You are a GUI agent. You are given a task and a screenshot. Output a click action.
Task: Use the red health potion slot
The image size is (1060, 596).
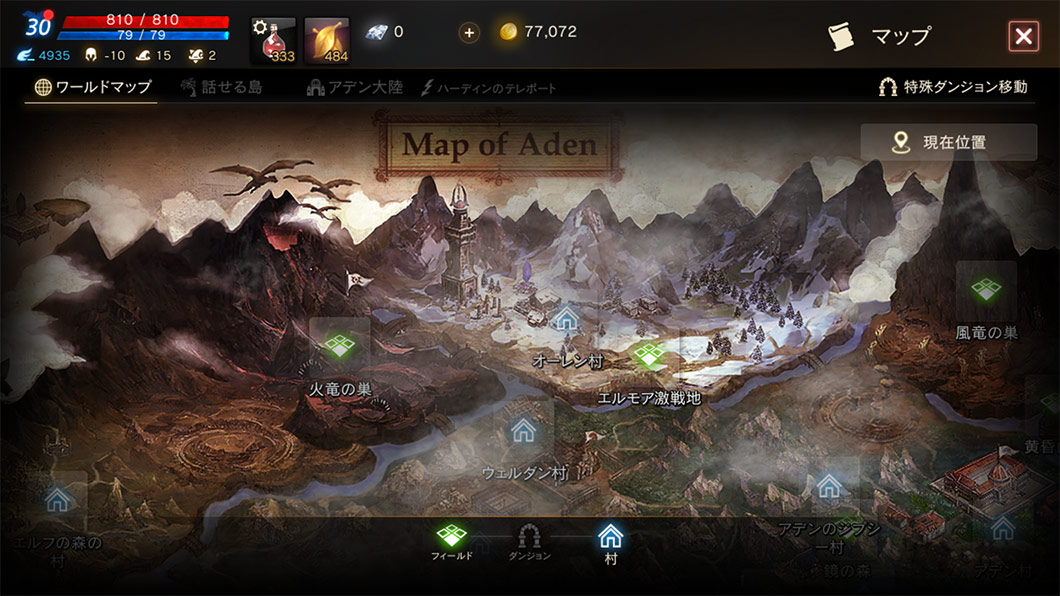click(x=273, y=40)
